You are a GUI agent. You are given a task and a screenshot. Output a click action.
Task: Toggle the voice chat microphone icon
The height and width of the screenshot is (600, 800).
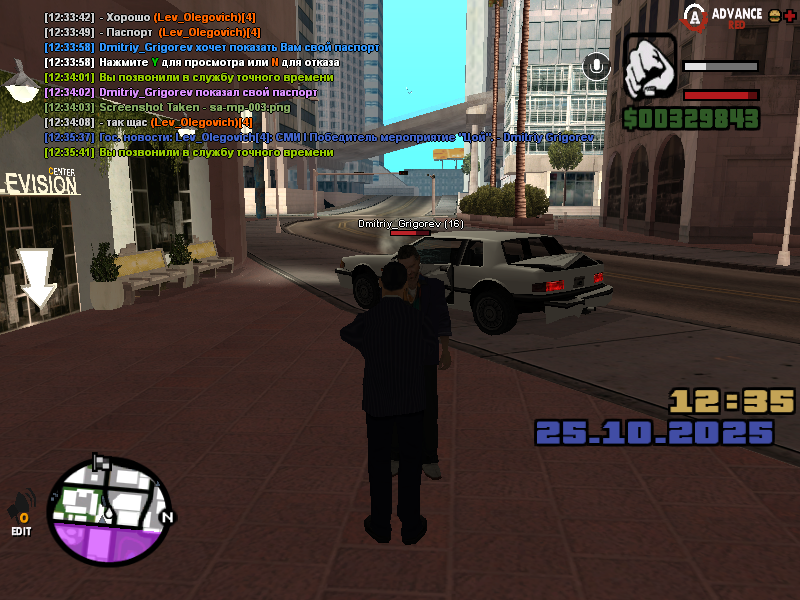[x=598, y=66]
